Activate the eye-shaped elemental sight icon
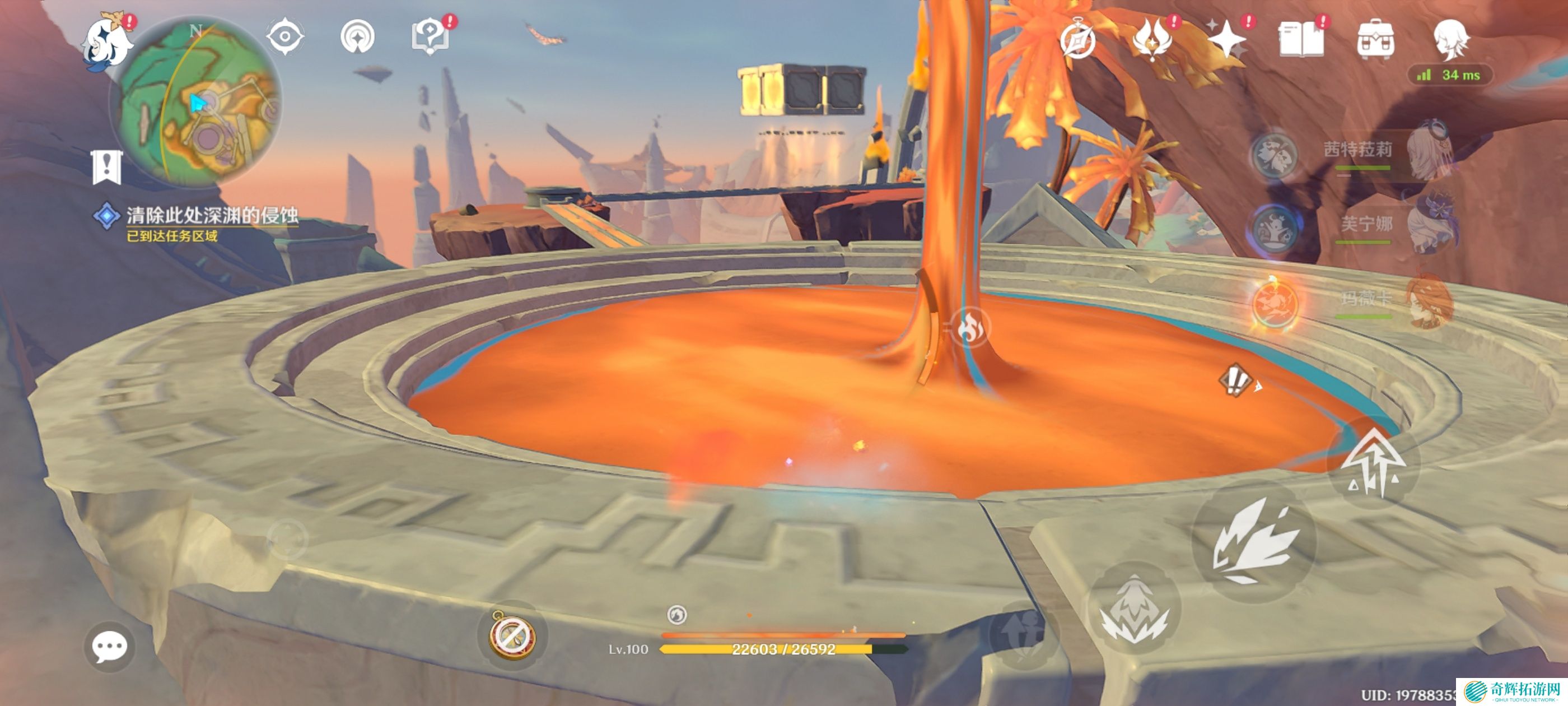 (x=285, y=36)
